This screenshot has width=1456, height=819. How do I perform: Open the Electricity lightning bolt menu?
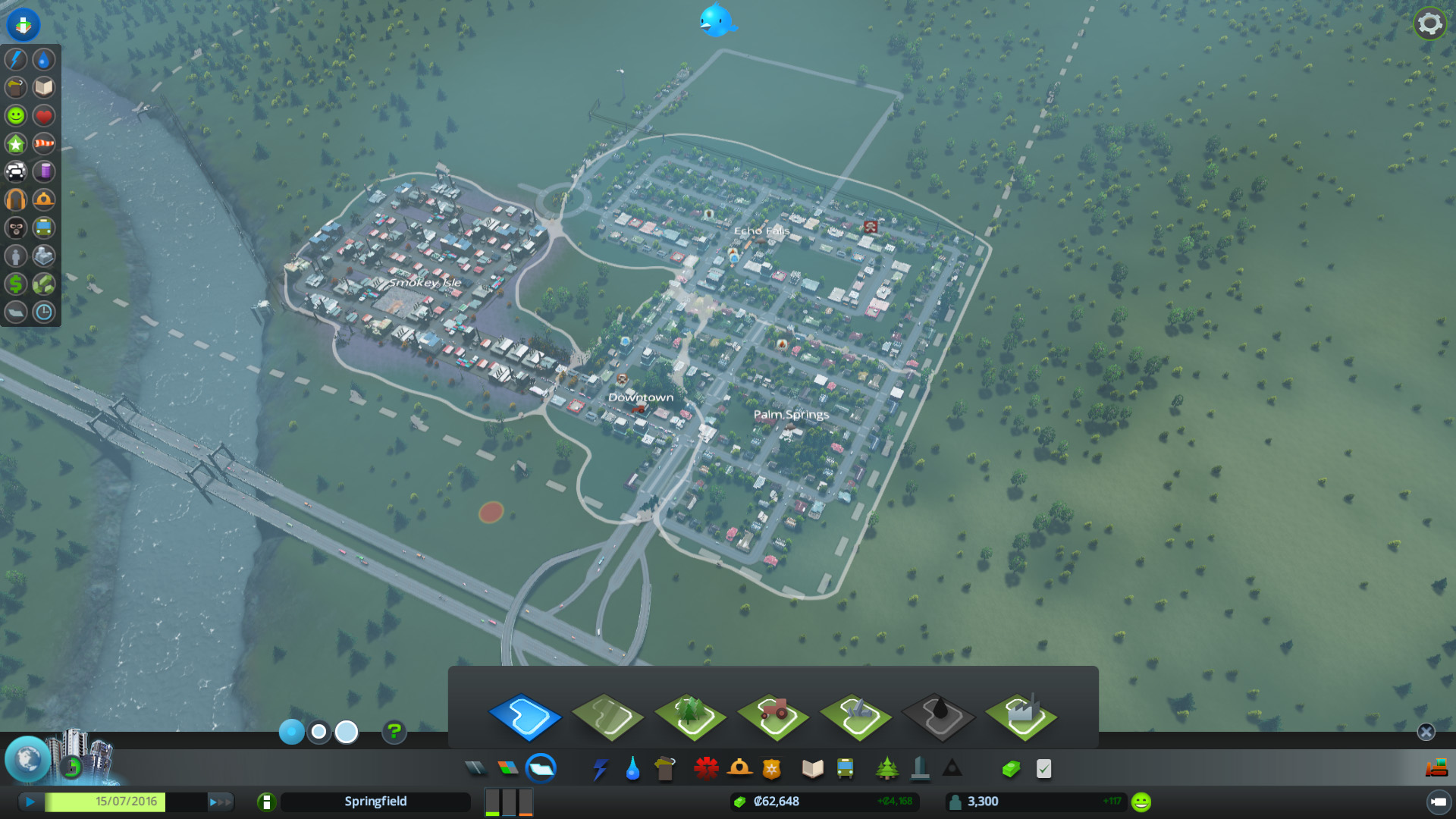tap(600, 769)
